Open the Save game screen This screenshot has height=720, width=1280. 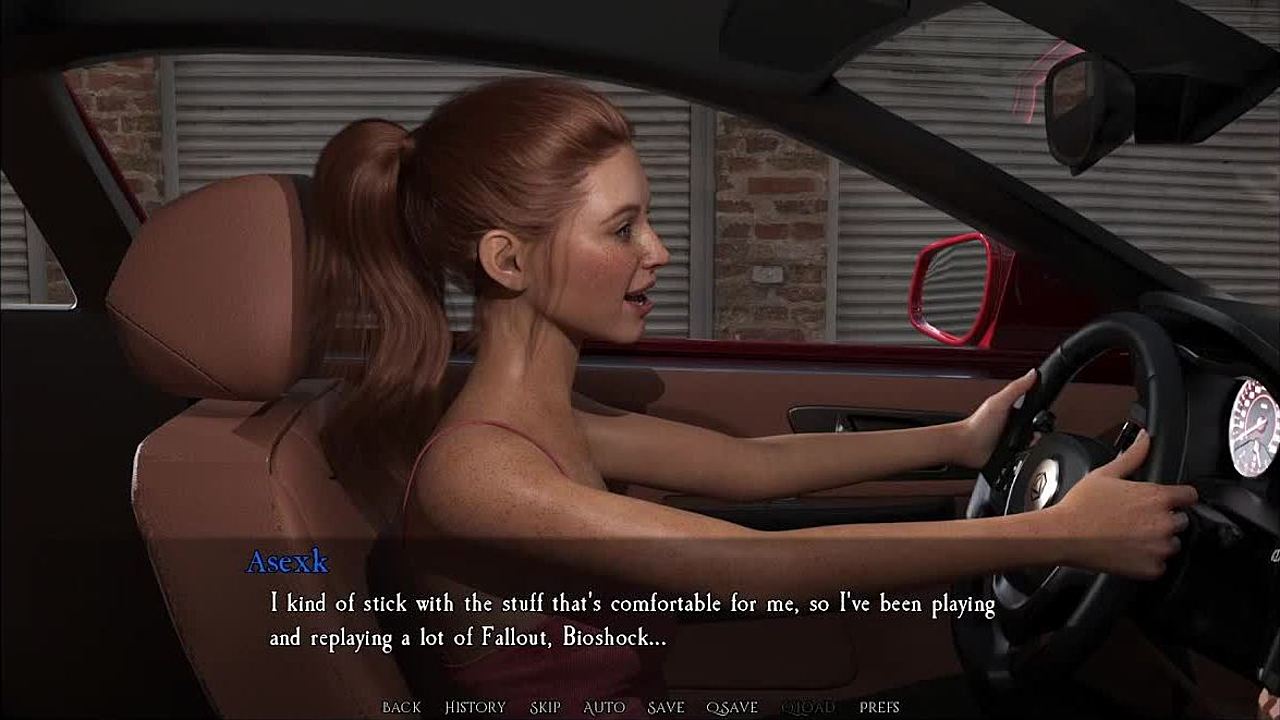(x=666, y=707)
